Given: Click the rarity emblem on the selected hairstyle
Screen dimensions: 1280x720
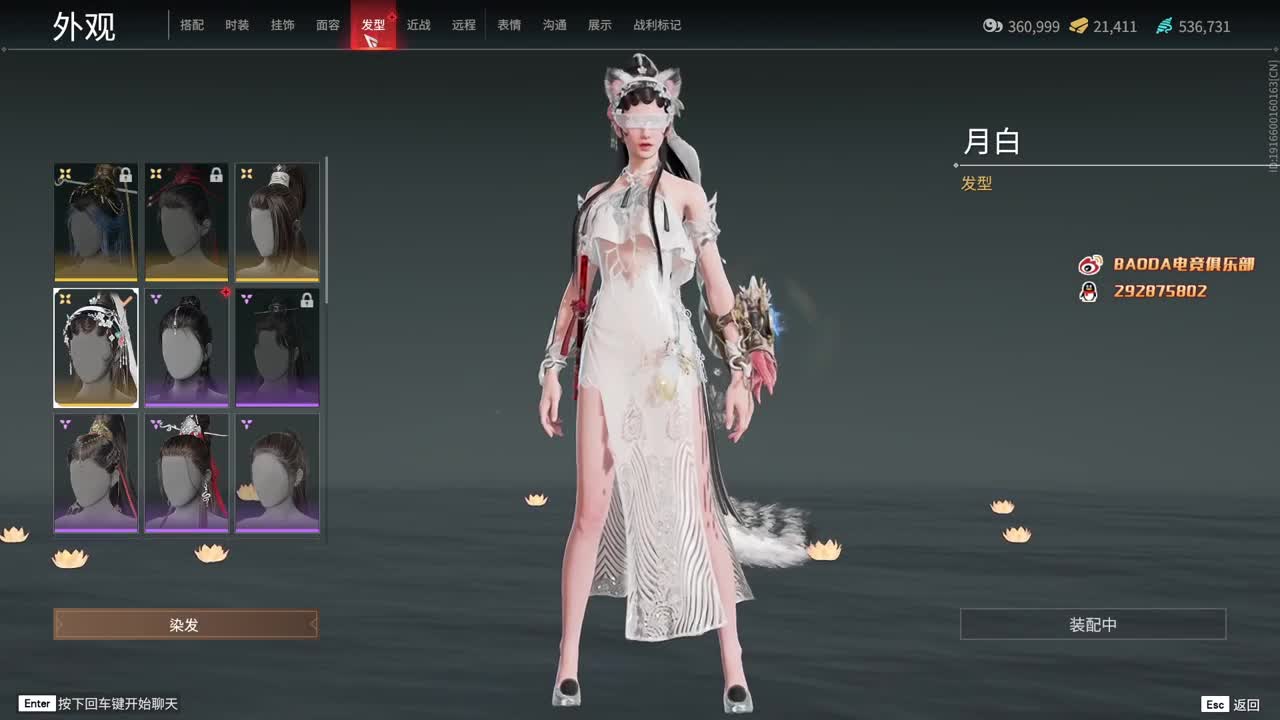Looking at the screenshot, I should coord(65,296).
